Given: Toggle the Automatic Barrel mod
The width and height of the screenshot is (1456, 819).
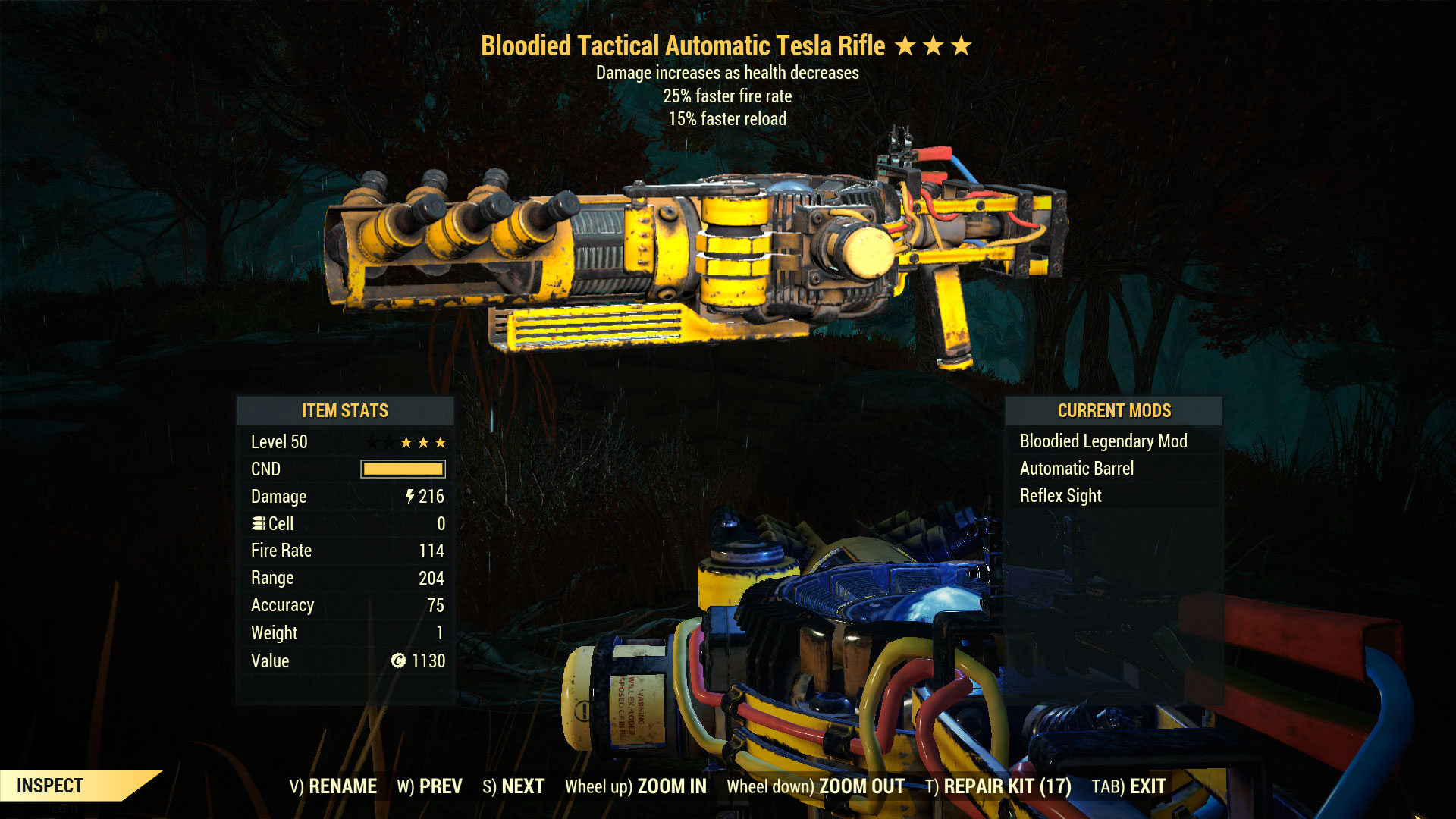Looking at the screenshot, I should click(x=1078, y=468).
